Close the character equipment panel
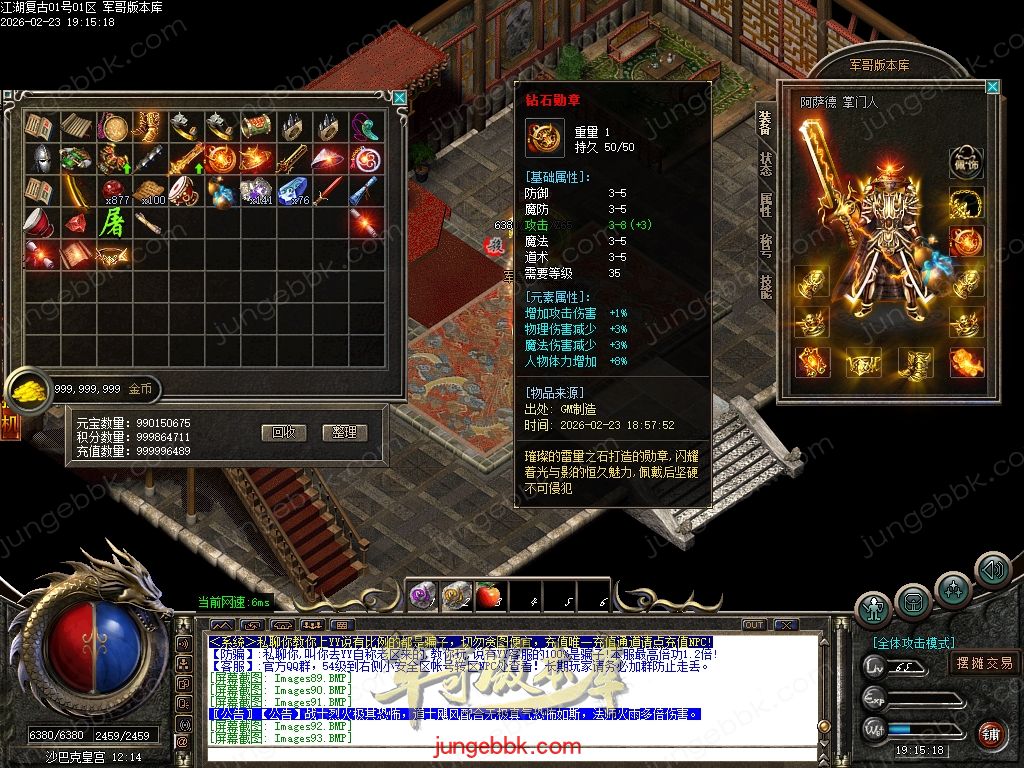Image resolution: width=1024 pixels, height=768 pixels. [992, 87]
